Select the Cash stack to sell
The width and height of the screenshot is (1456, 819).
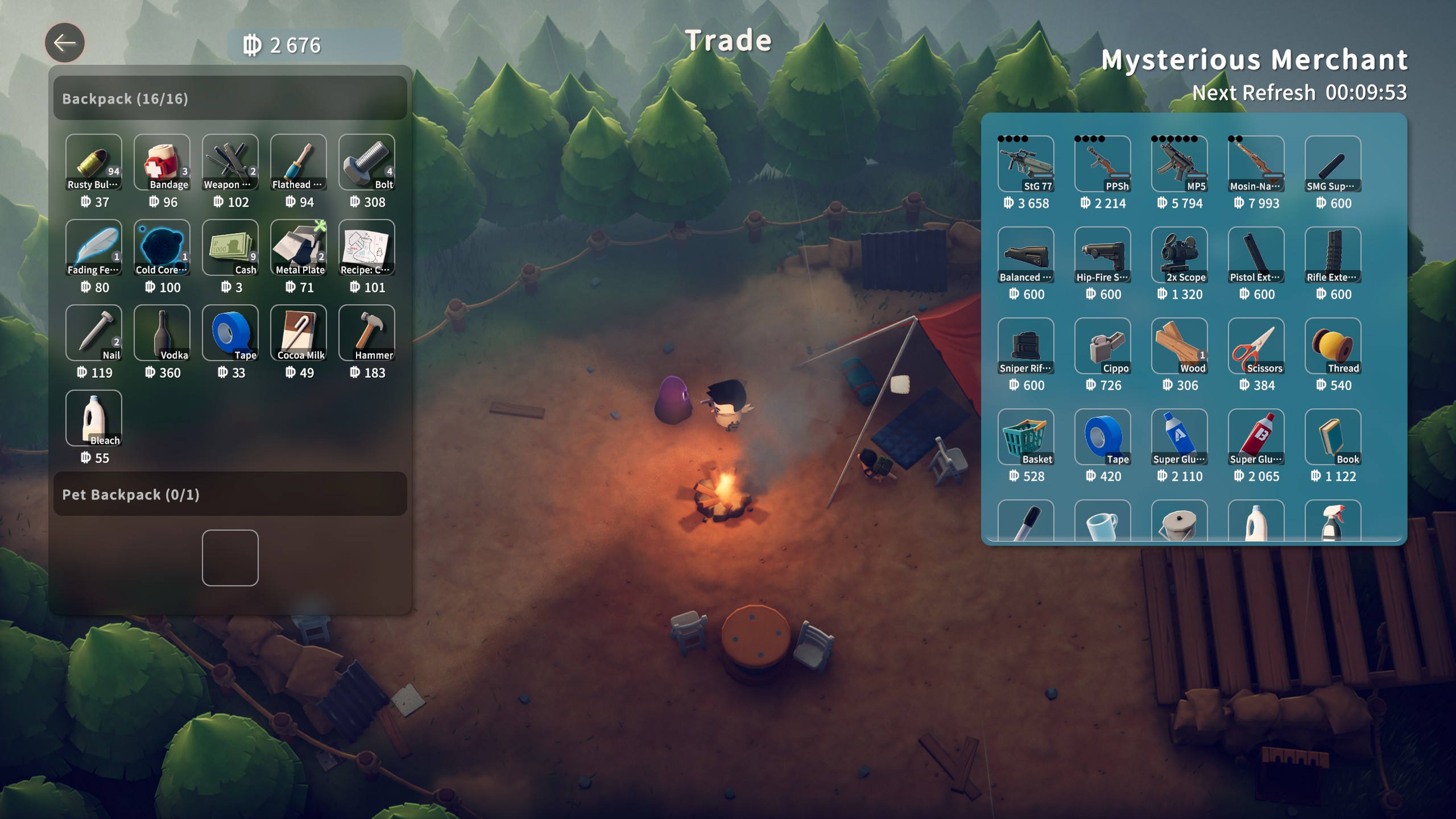(230, 247)
